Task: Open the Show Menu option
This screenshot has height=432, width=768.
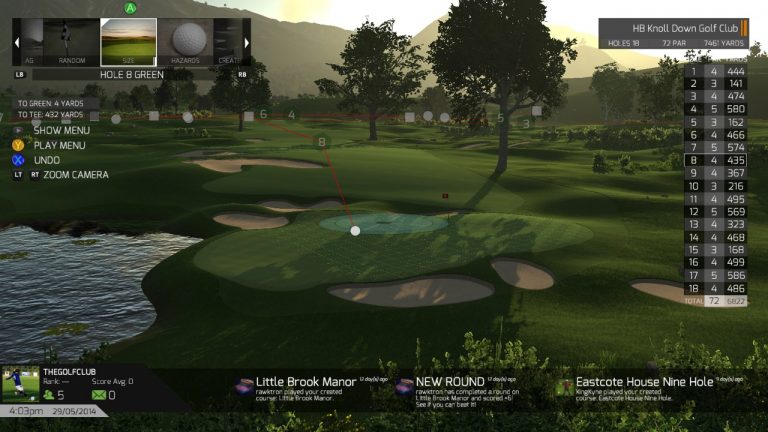Action: click(60, 130)
